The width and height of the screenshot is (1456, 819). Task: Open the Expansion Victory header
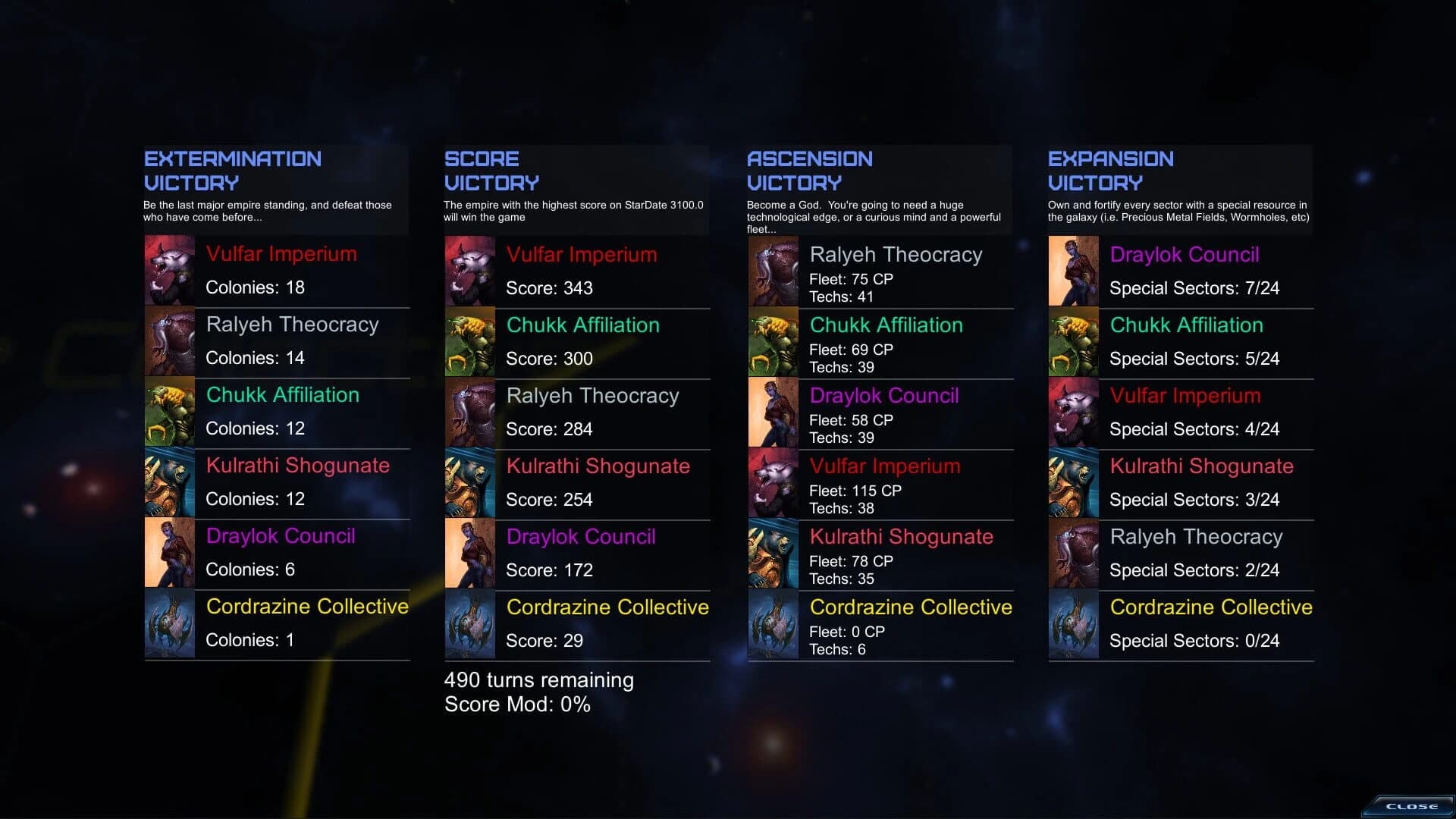(x=1110, y=171)
